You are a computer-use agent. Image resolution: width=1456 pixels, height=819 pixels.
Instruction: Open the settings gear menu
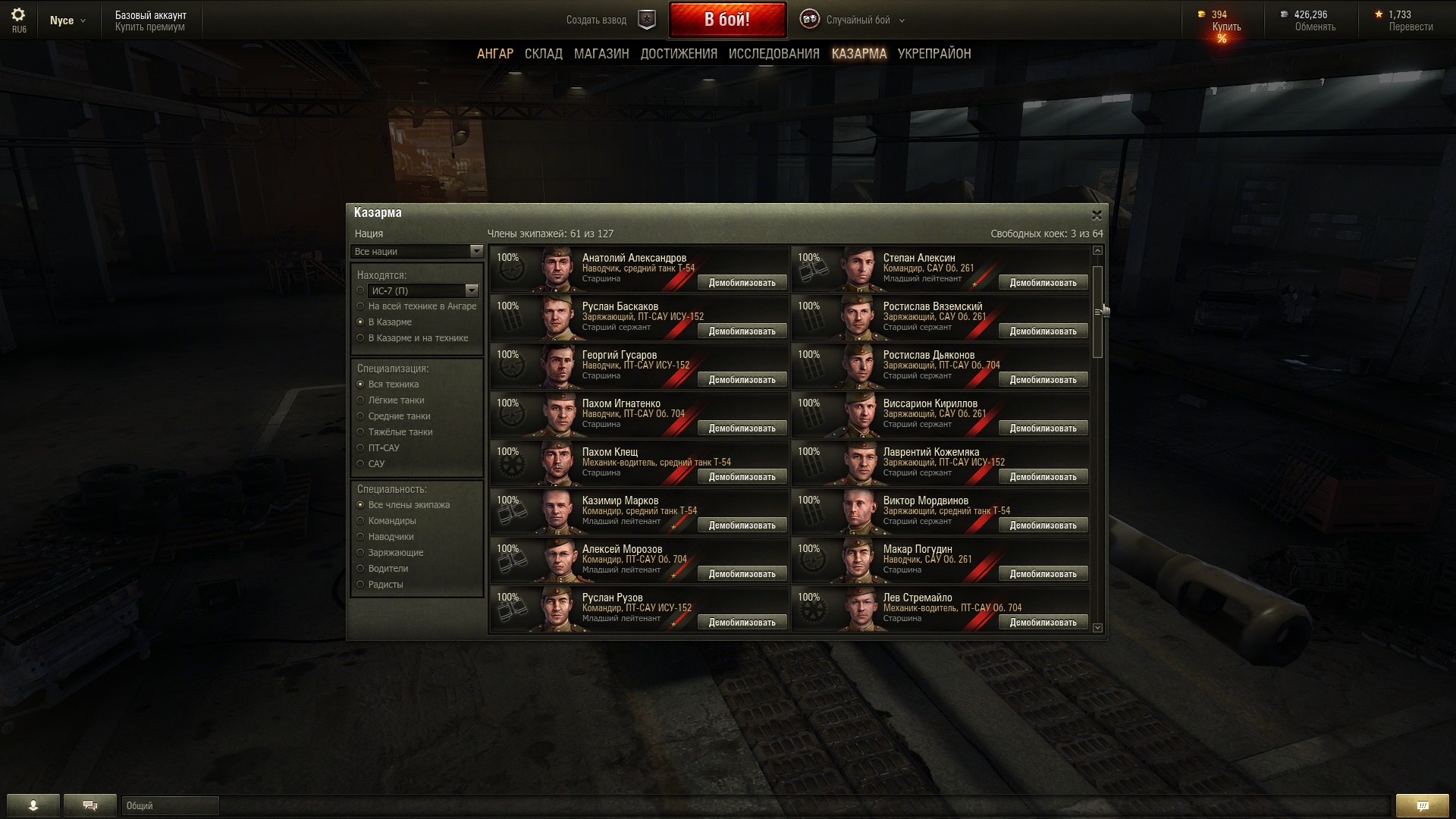click(18, 15)
